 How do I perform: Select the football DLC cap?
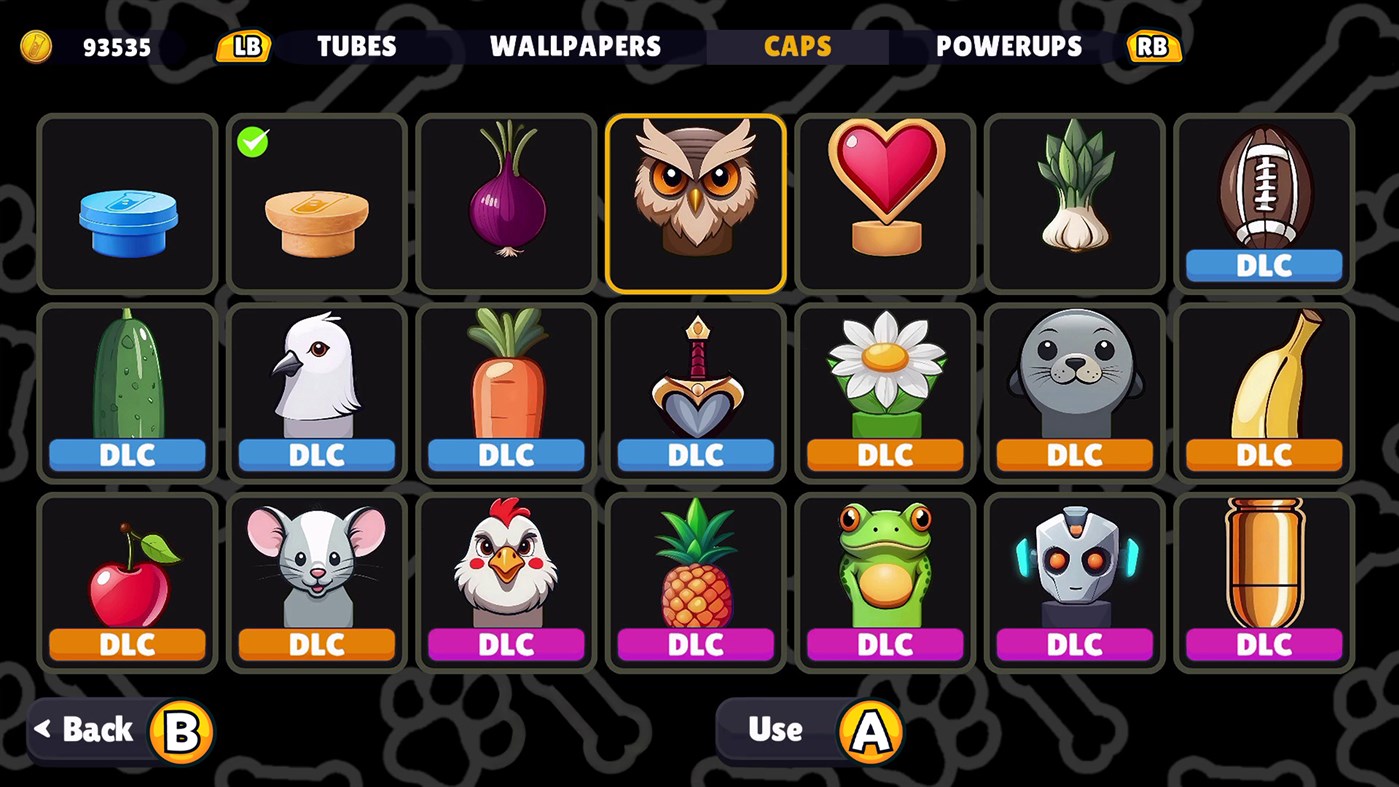pyautogui.click(x=1262, y=195)
